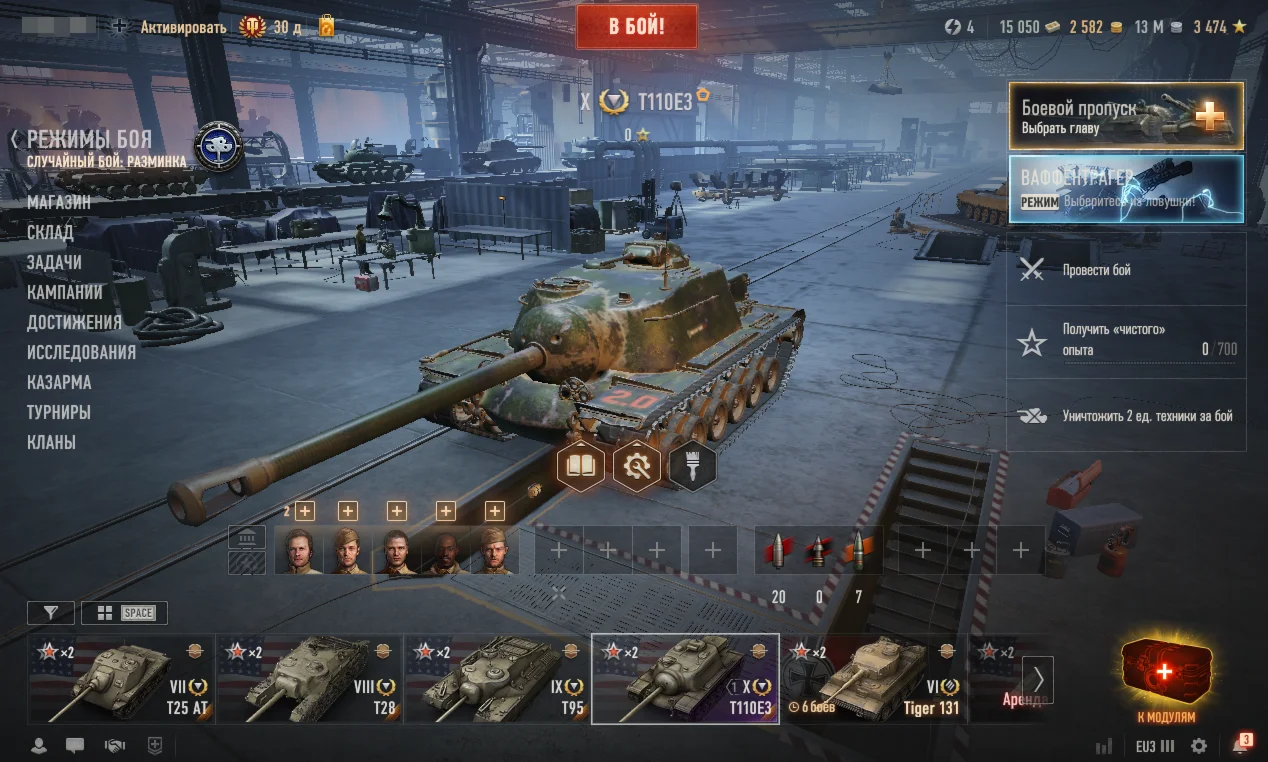Go to the СКЛАД menu
Image resolution: width=1268 pixels, height=762 pixels.
click(50, 232)
